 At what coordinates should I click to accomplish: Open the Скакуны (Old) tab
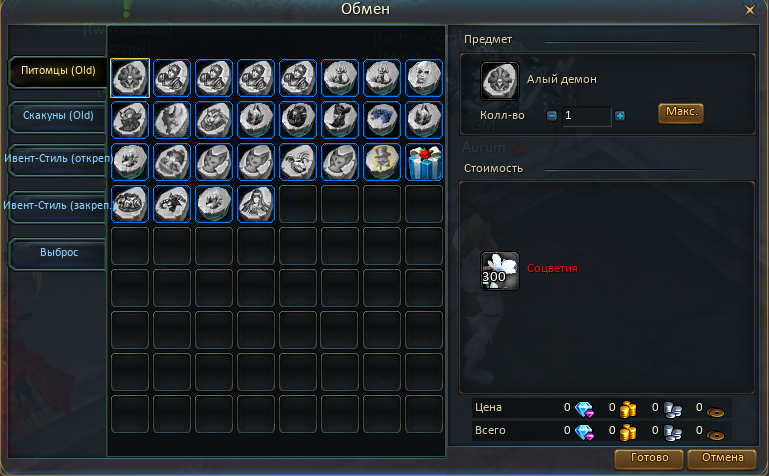coord(58,116)
